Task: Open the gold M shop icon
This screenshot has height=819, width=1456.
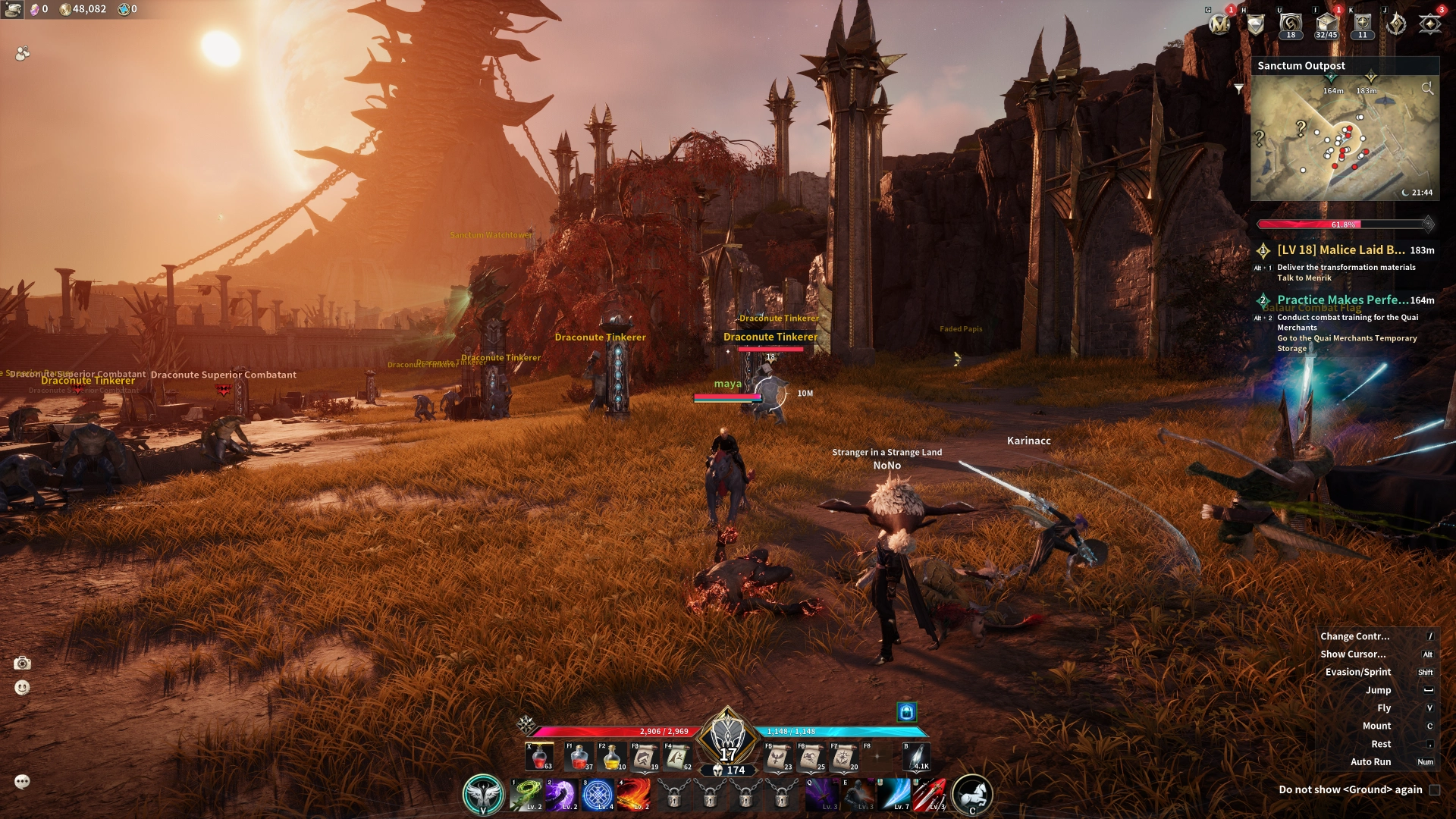Action: coord(1219,25)
